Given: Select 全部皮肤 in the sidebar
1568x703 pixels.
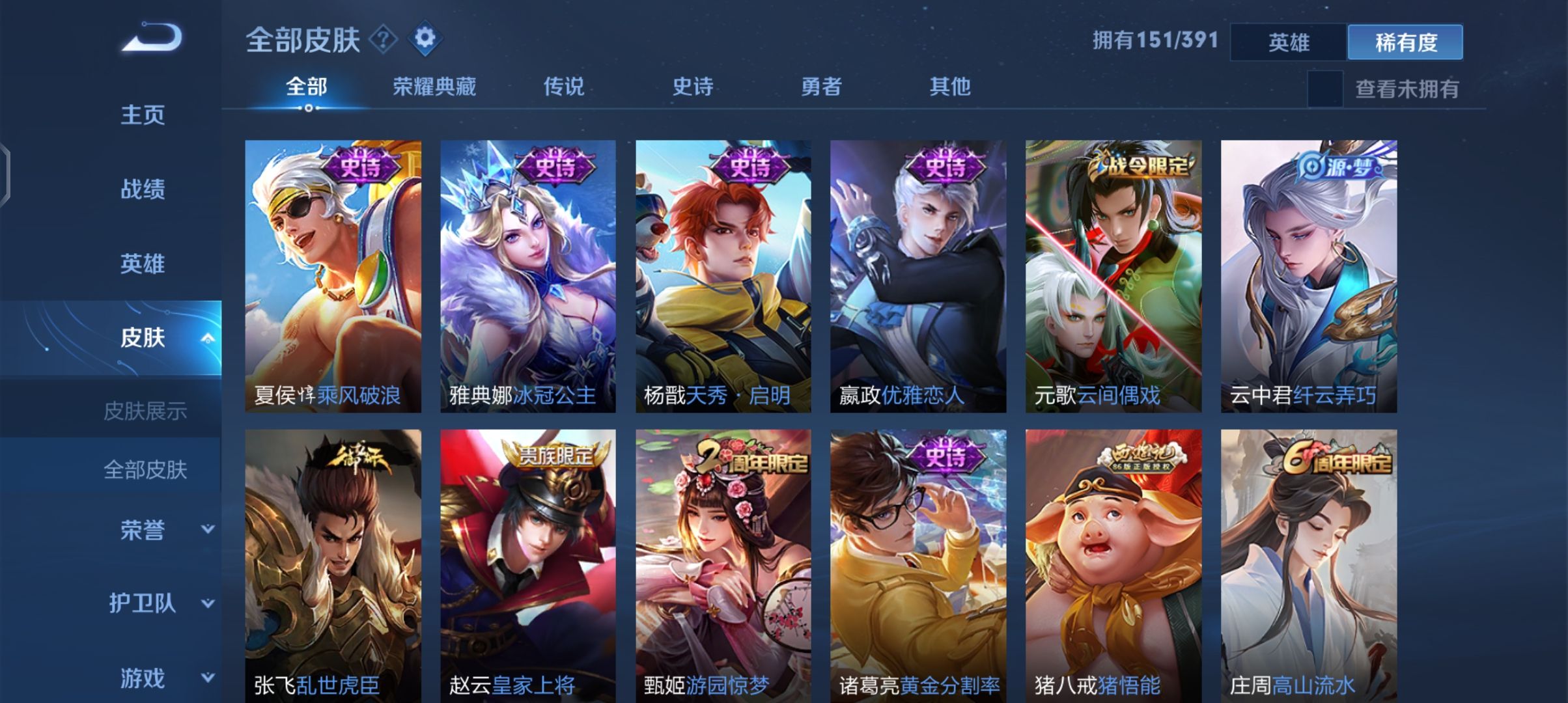Looking at the screenshot, I should [x=145, y=470].
